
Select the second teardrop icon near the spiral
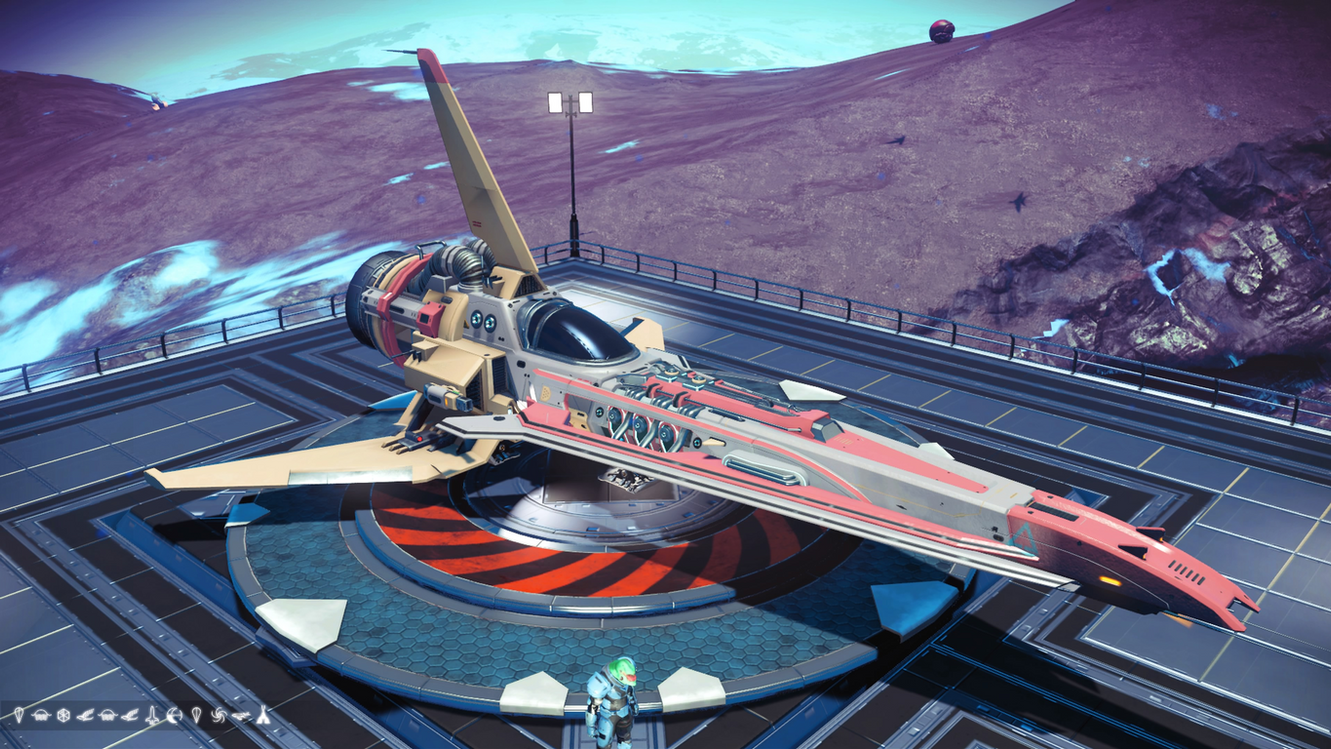(197, 716)
